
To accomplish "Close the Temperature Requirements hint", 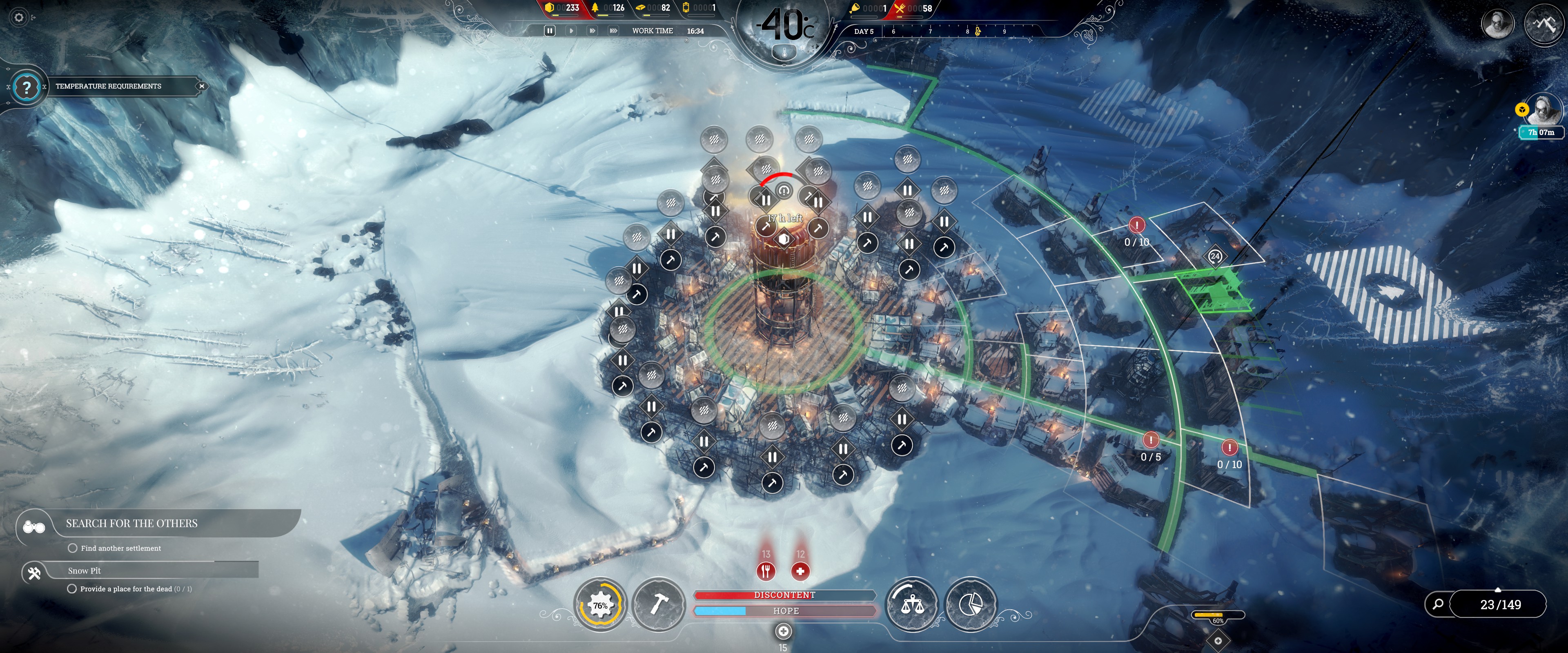I will click(201, 87).
